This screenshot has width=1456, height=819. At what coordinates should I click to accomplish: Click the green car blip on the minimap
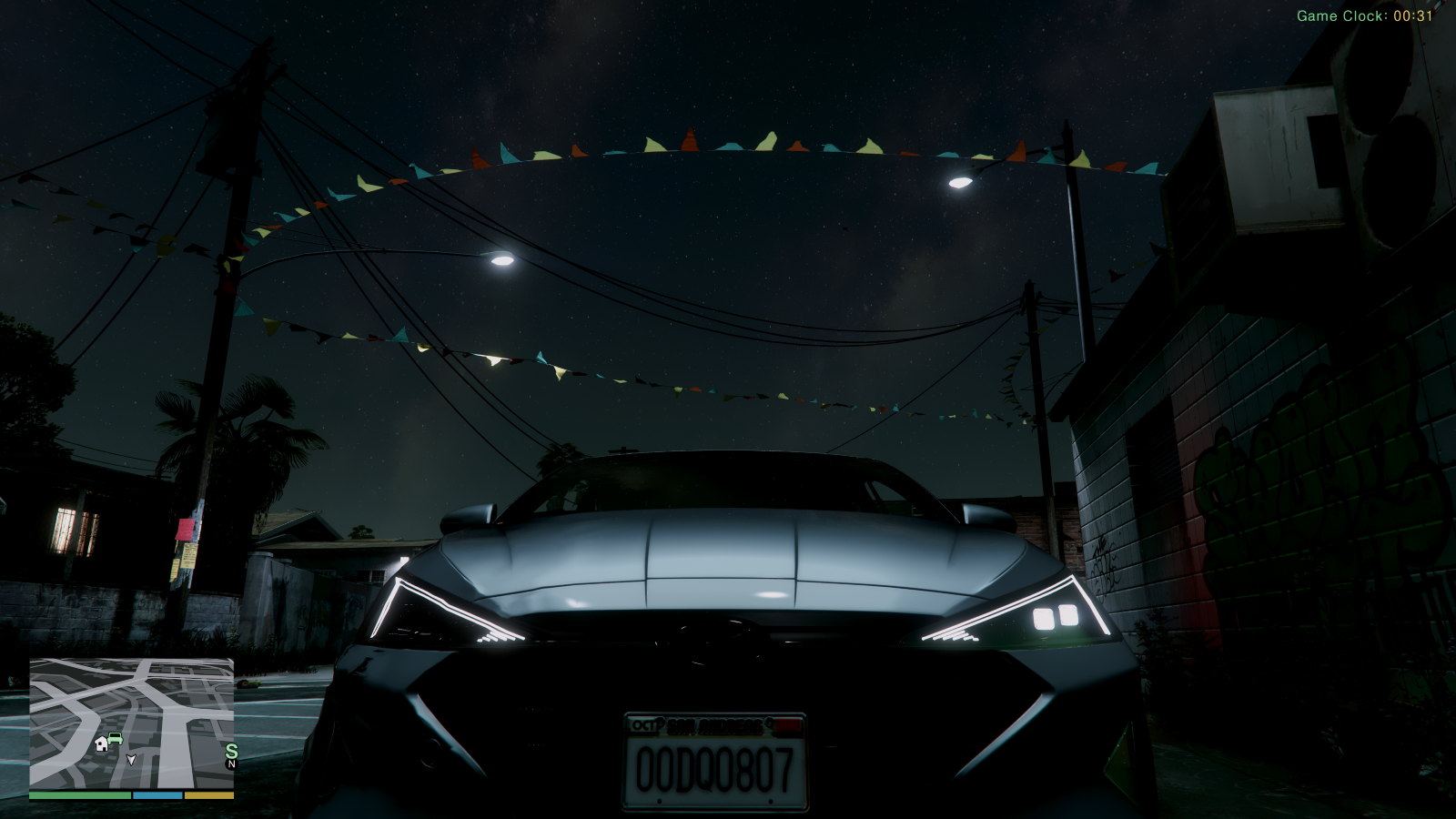[115, 738]
